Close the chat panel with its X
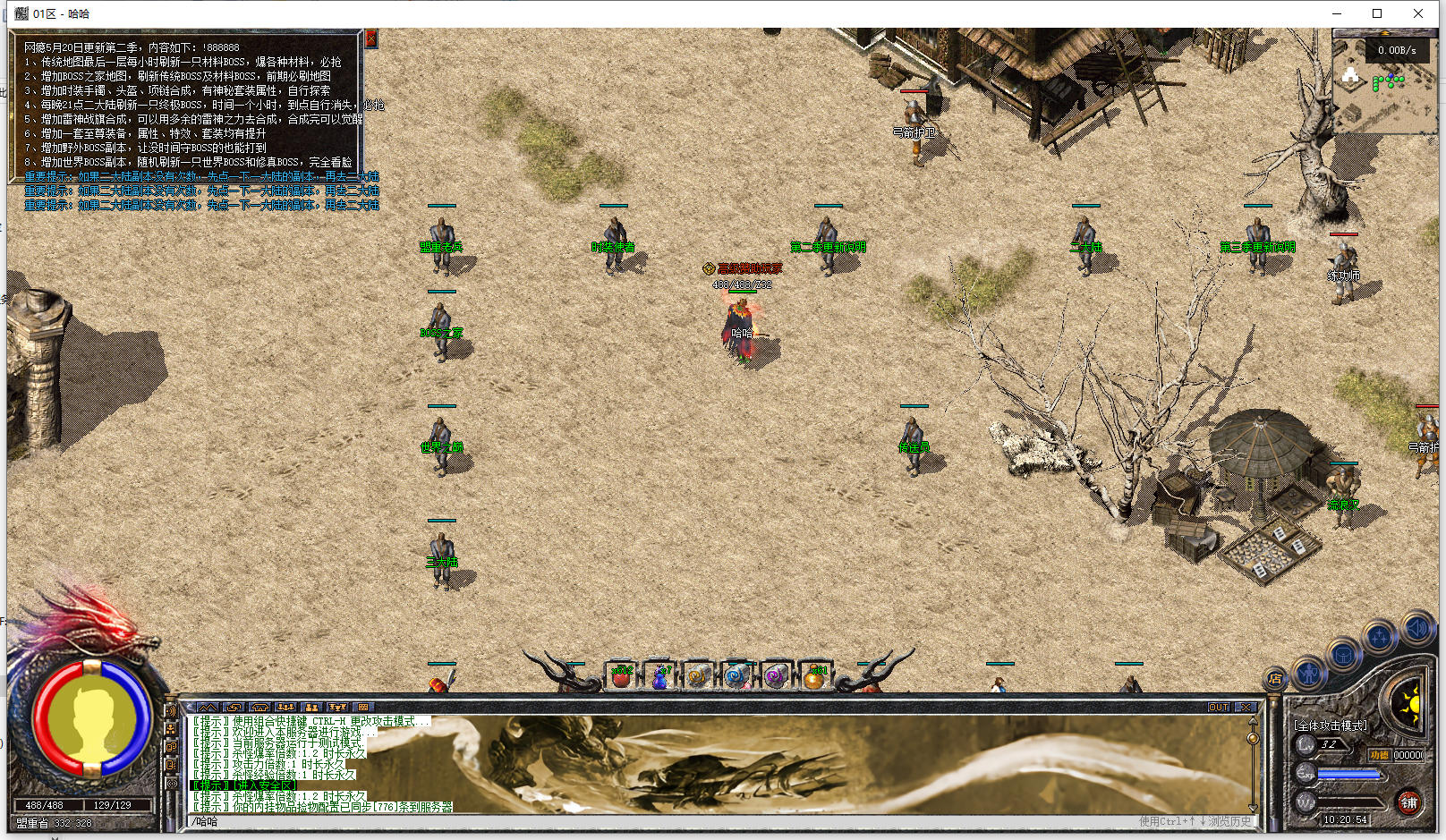Viewport: 1446px width, 840px height. tap(1246, 707)
